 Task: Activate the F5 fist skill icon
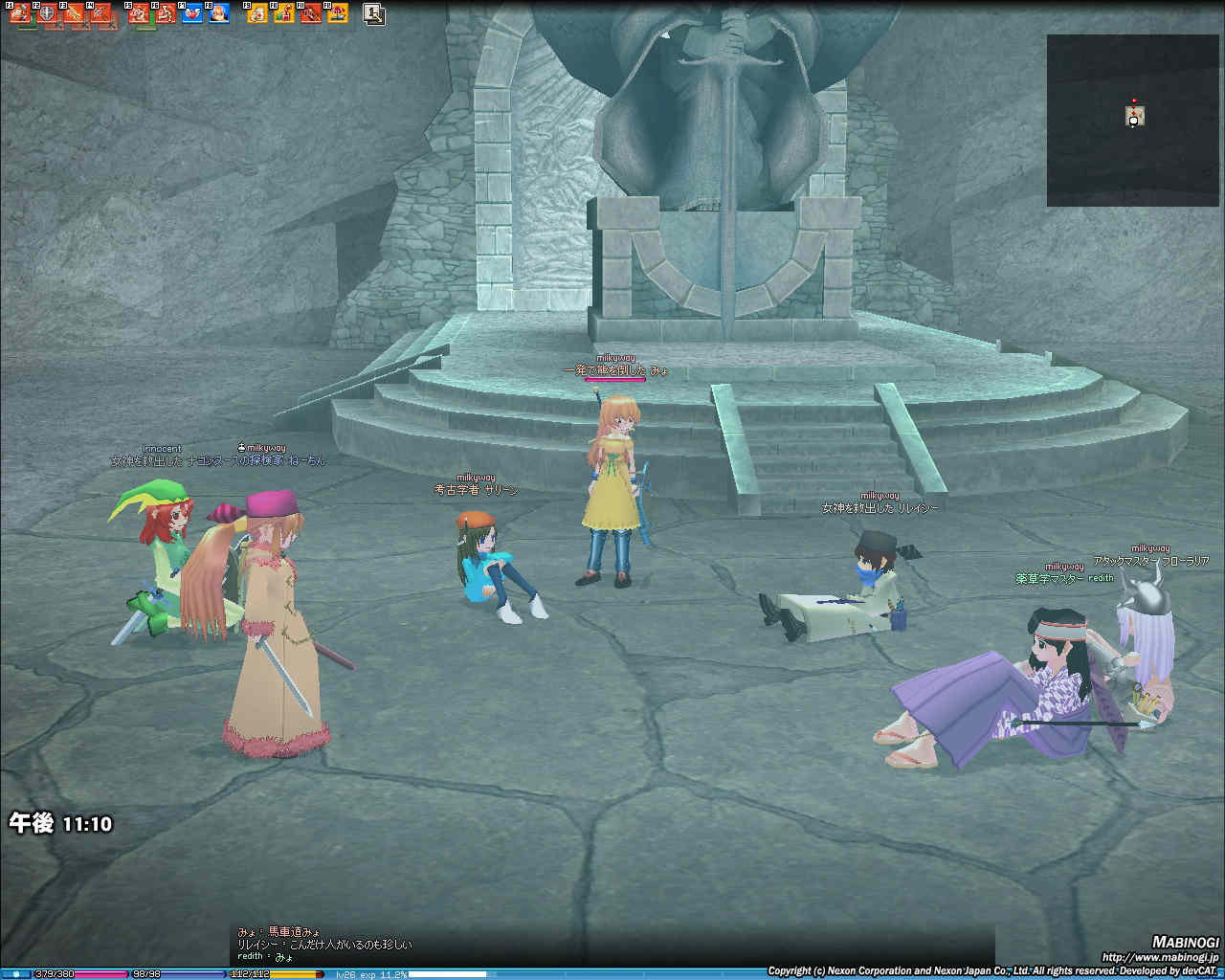click(140, 13)
